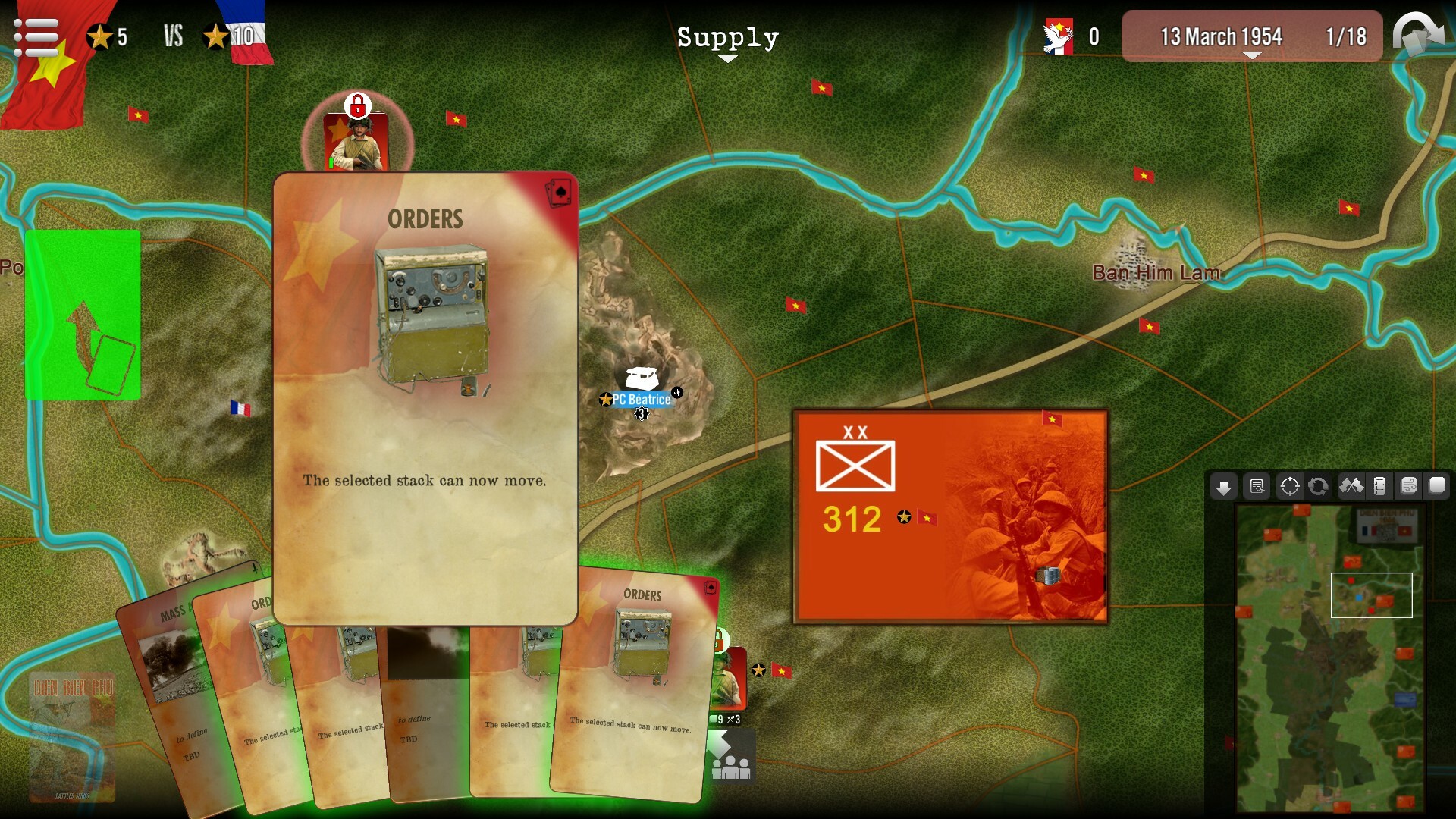This screenshot has height=819, width=1456.
Task: Expand the stack counter badge on PC Béatrice
Action: tap(642, 413)
